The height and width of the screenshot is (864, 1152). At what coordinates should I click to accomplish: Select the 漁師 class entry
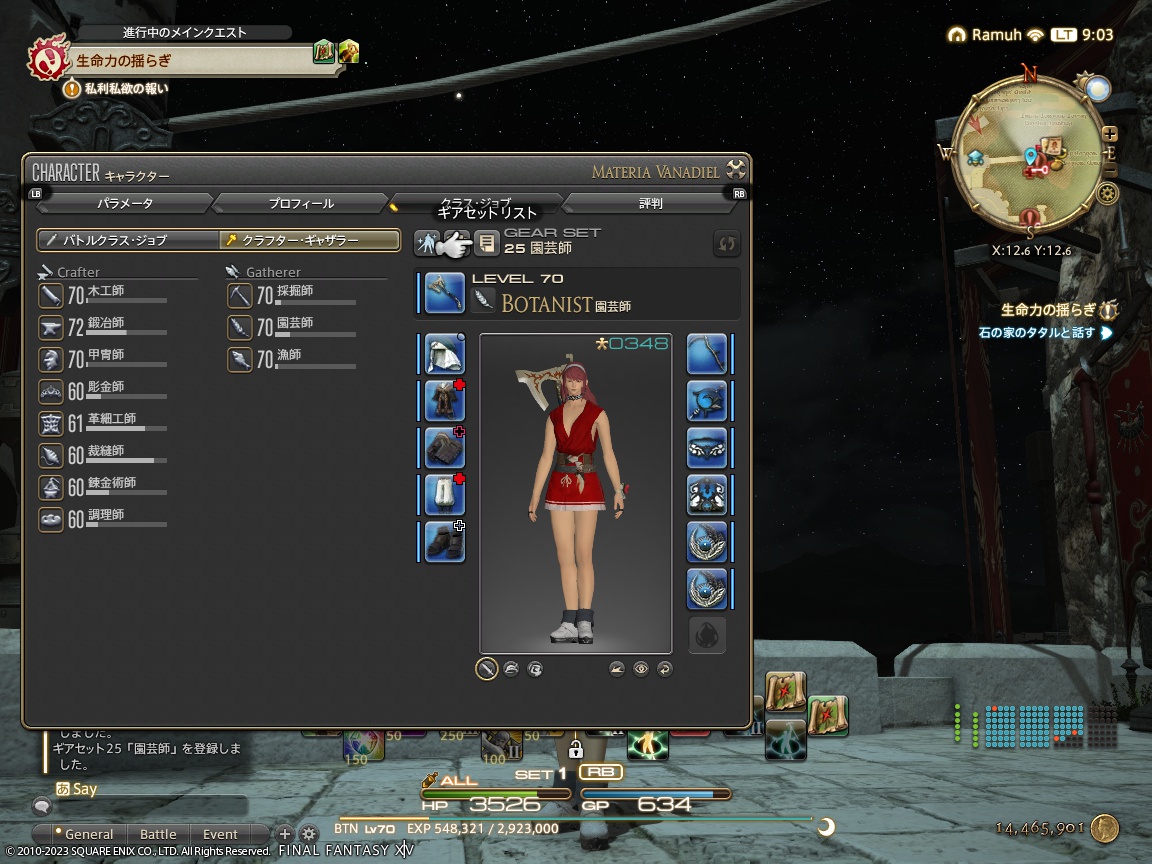click(290, 358)
